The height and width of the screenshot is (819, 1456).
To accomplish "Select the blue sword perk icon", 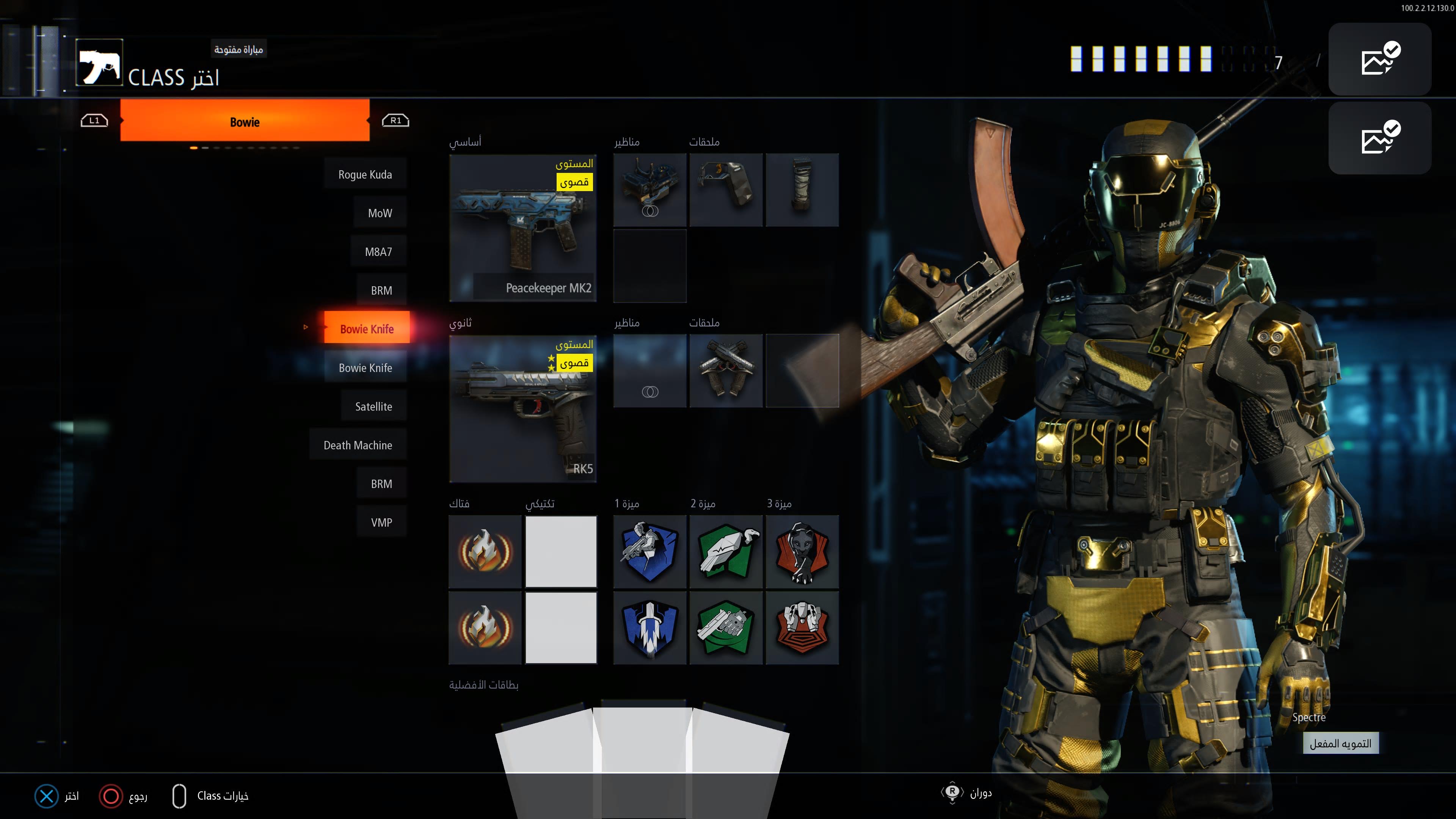I will coord(650,628).
